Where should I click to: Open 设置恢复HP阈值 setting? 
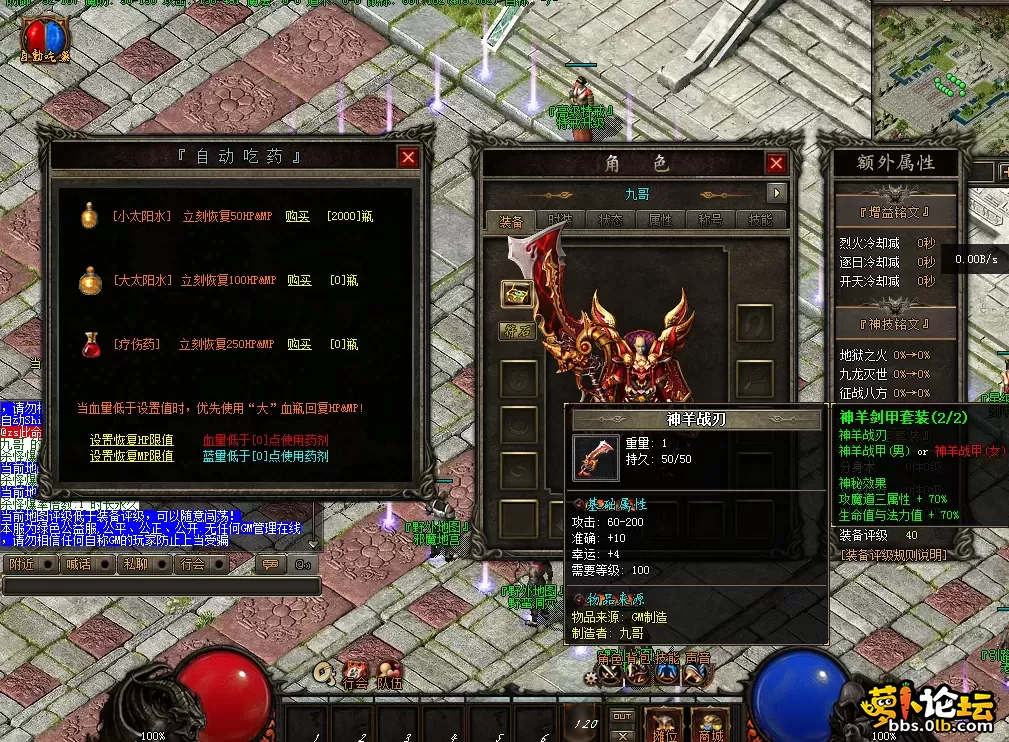pos(131,440)
